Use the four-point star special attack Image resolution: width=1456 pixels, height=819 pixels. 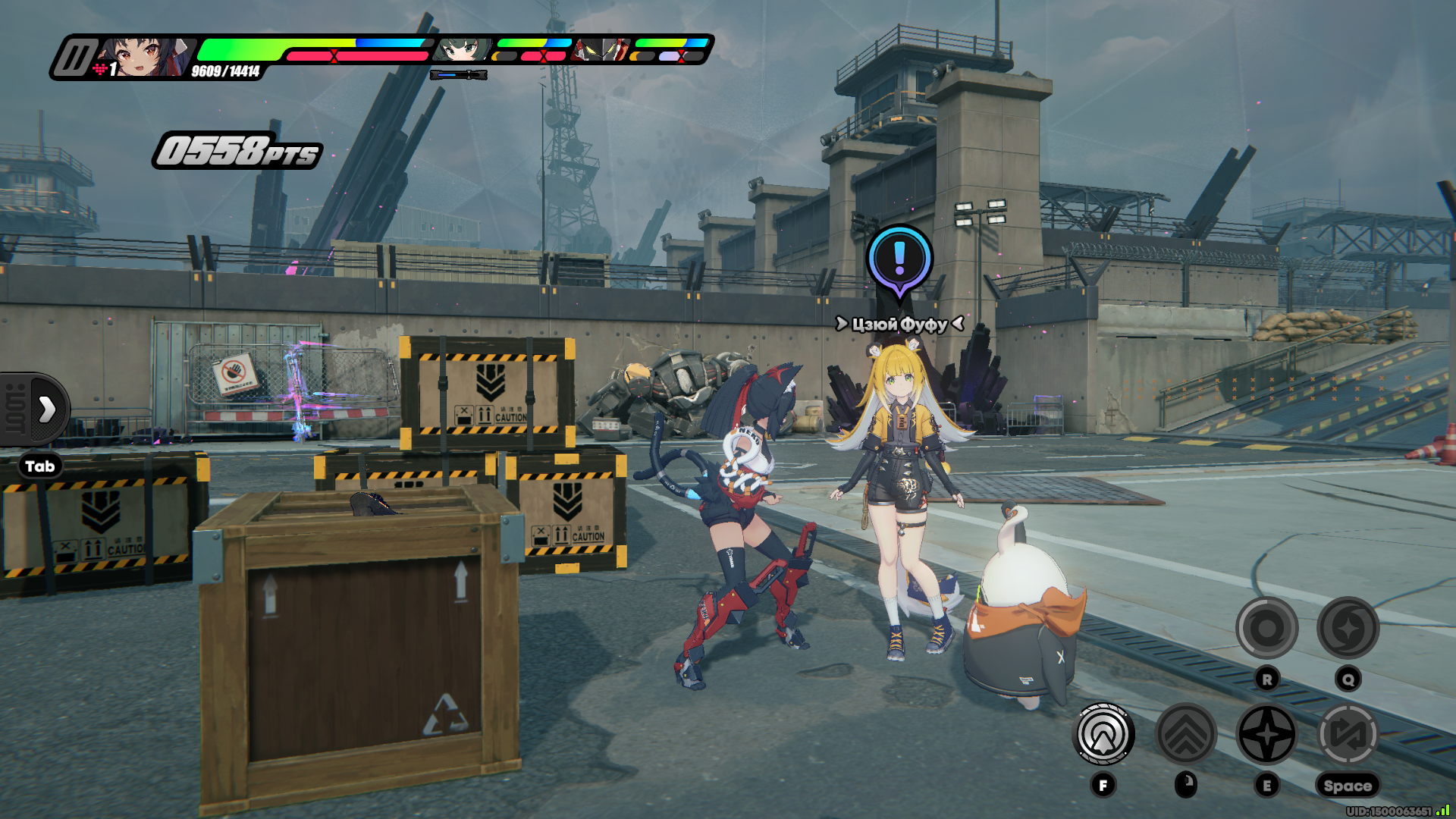[1266, 734]
